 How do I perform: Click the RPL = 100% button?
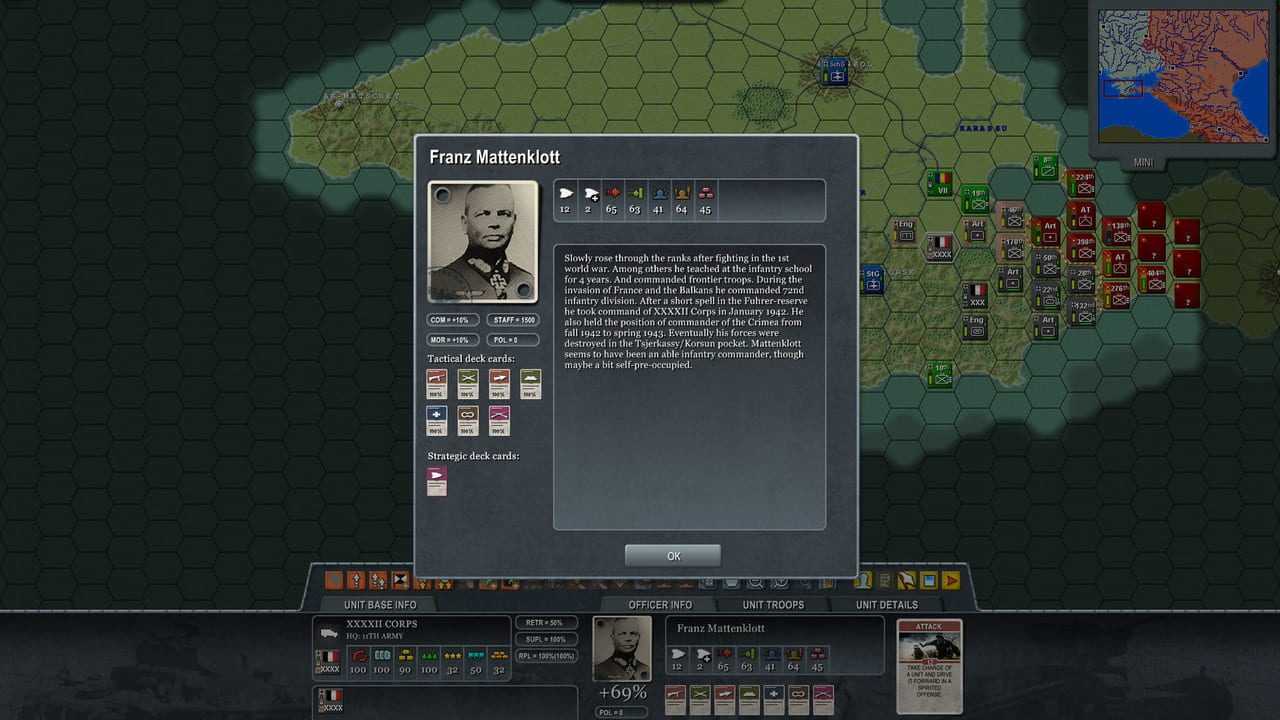coord(546,656)
